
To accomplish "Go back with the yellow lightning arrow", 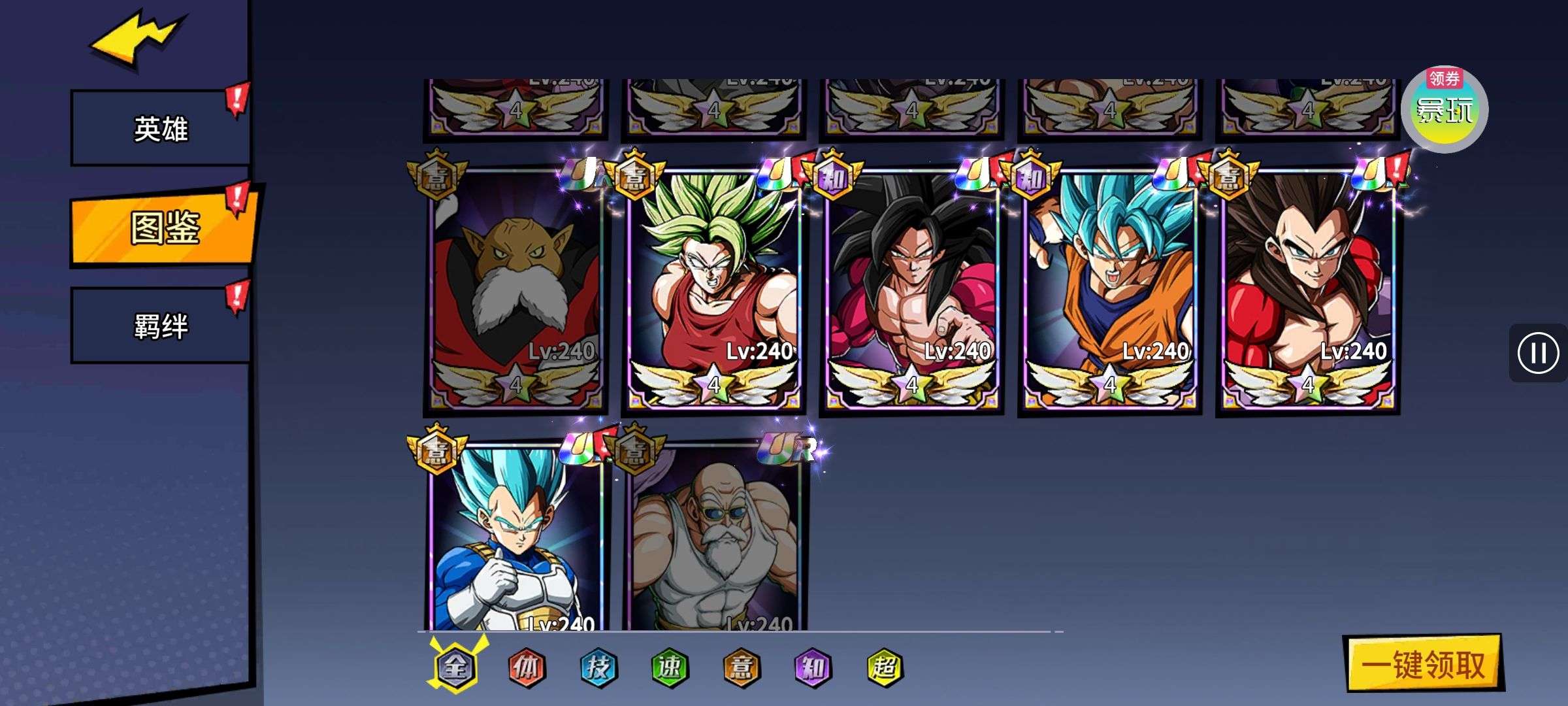I will pyautogui.click(x=136, y=41).
